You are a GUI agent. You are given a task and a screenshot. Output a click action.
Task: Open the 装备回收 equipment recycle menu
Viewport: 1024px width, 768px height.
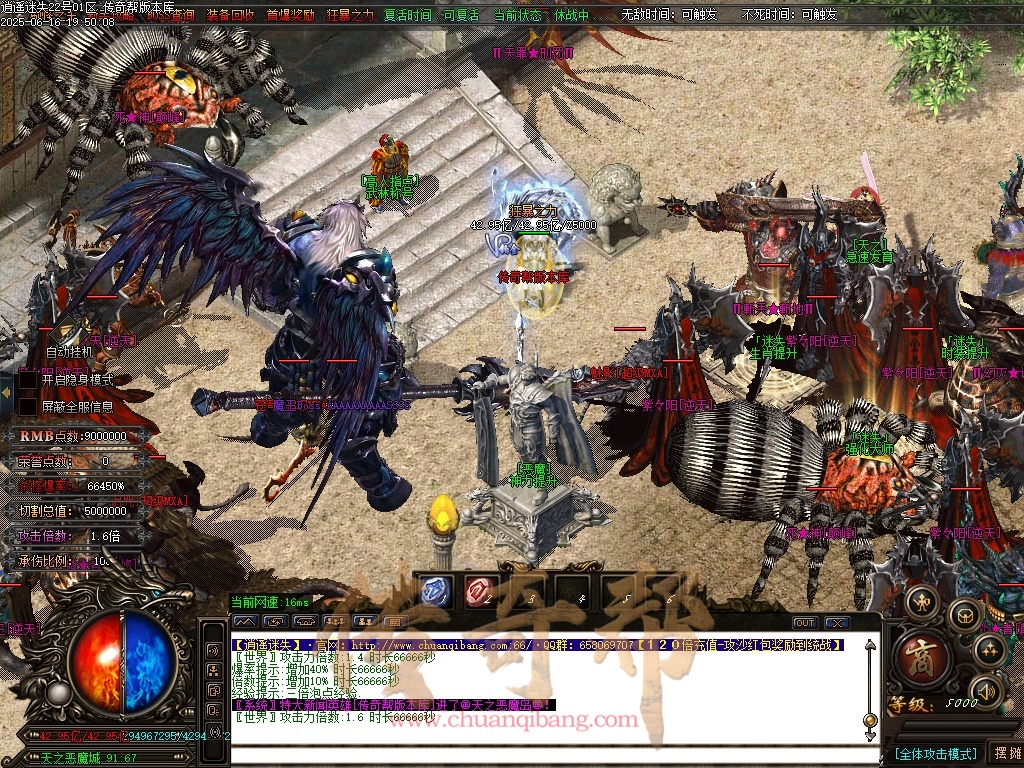(x=230, y=15)
